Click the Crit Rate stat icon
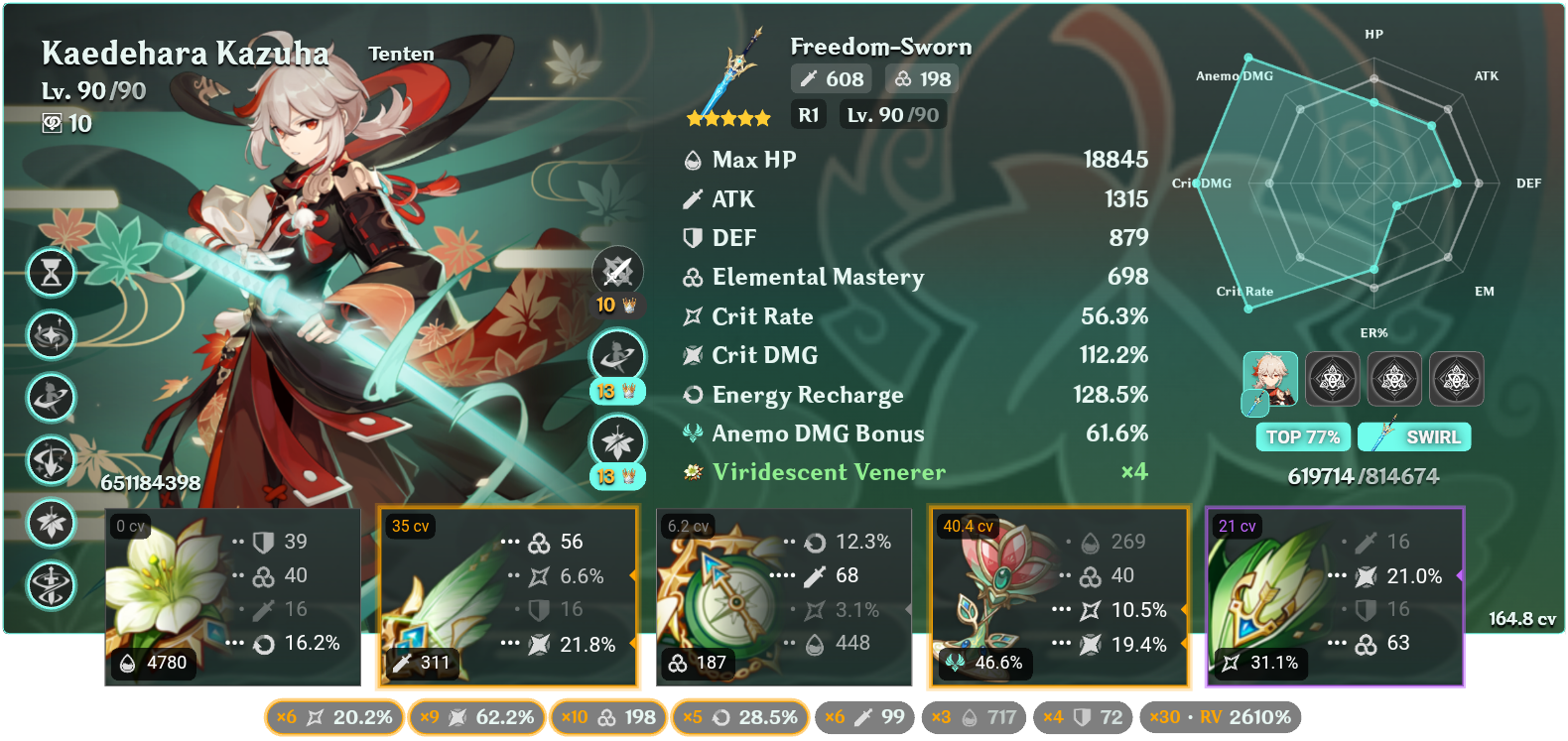The image size is (1568, 741). point(692,315)
